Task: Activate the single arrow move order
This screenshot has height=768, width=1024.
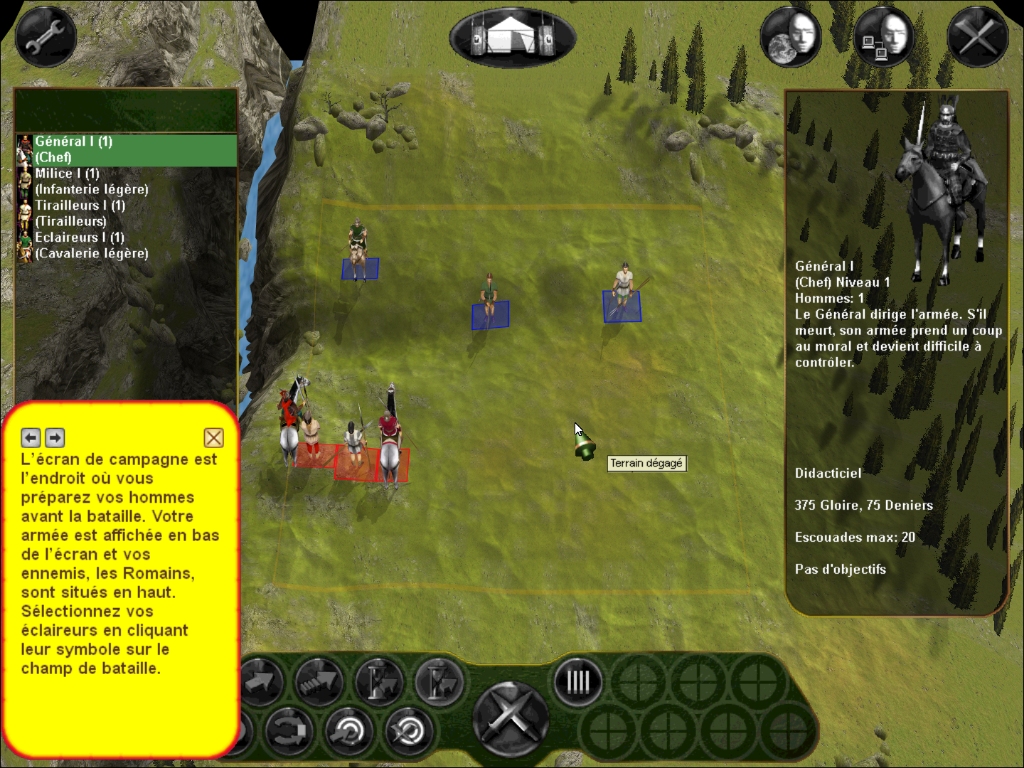Action: 259,682
